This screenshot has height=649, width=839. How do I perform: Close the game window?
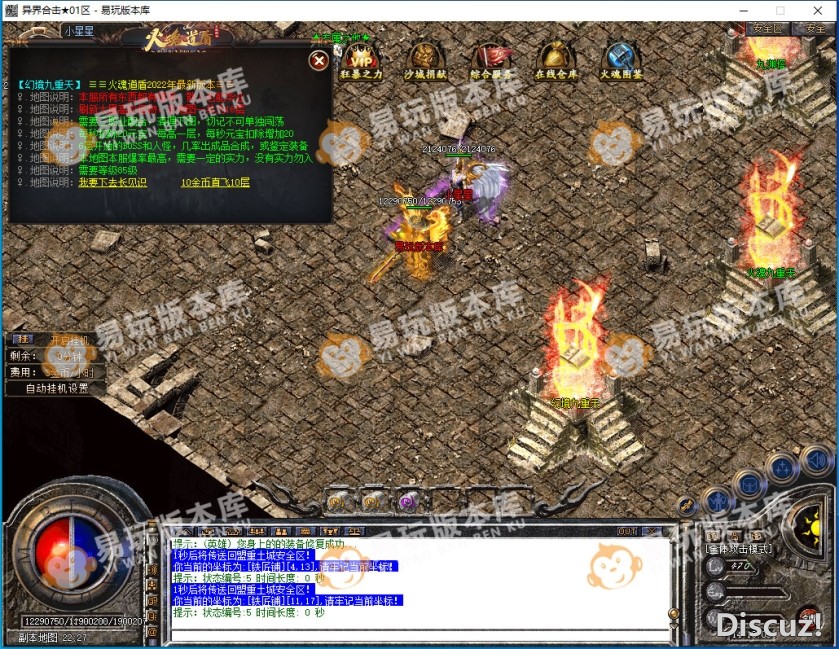tap(815, 10)
